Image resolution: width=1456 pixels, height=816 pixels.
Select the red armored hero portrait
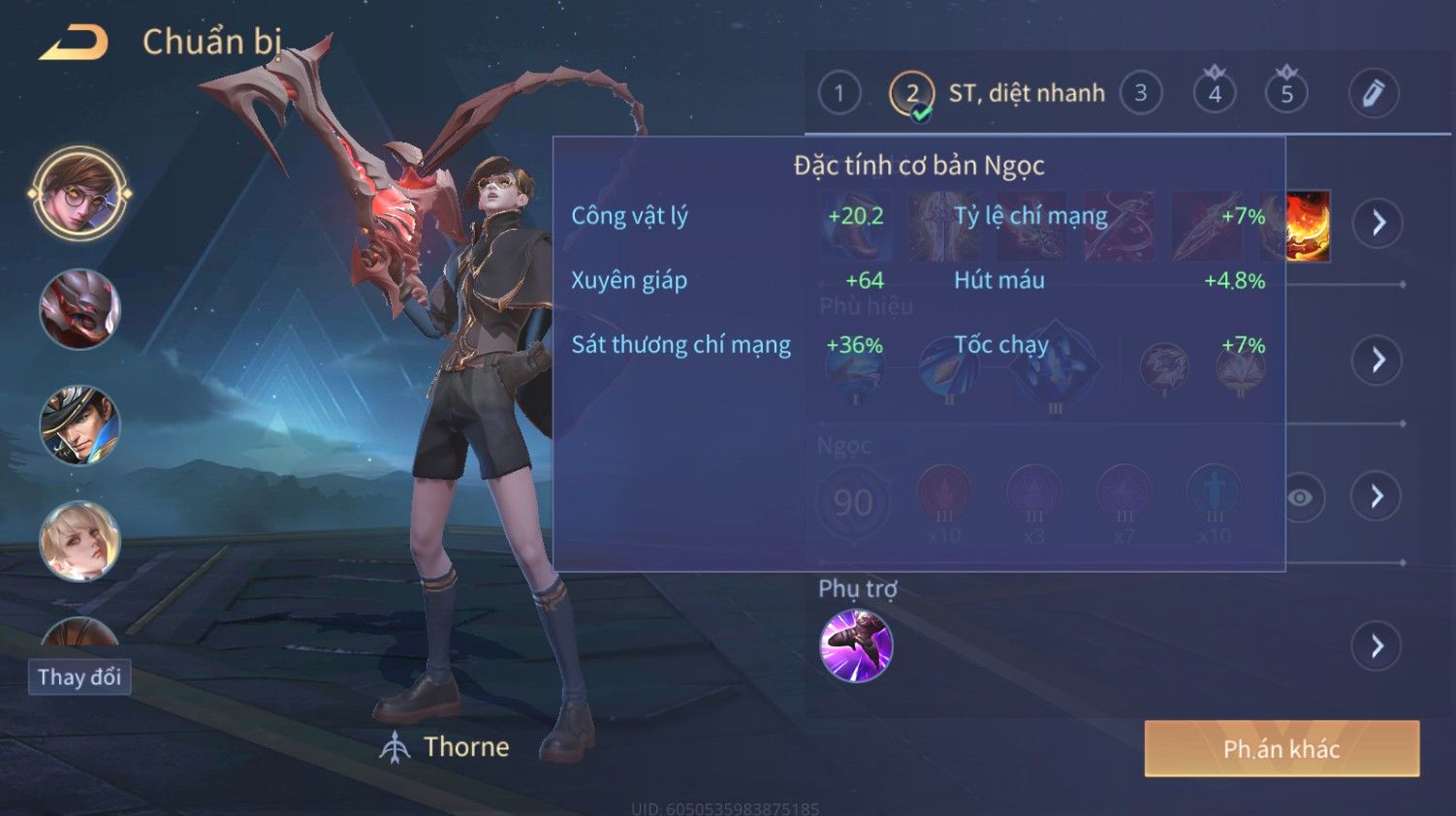click(80, 309)
